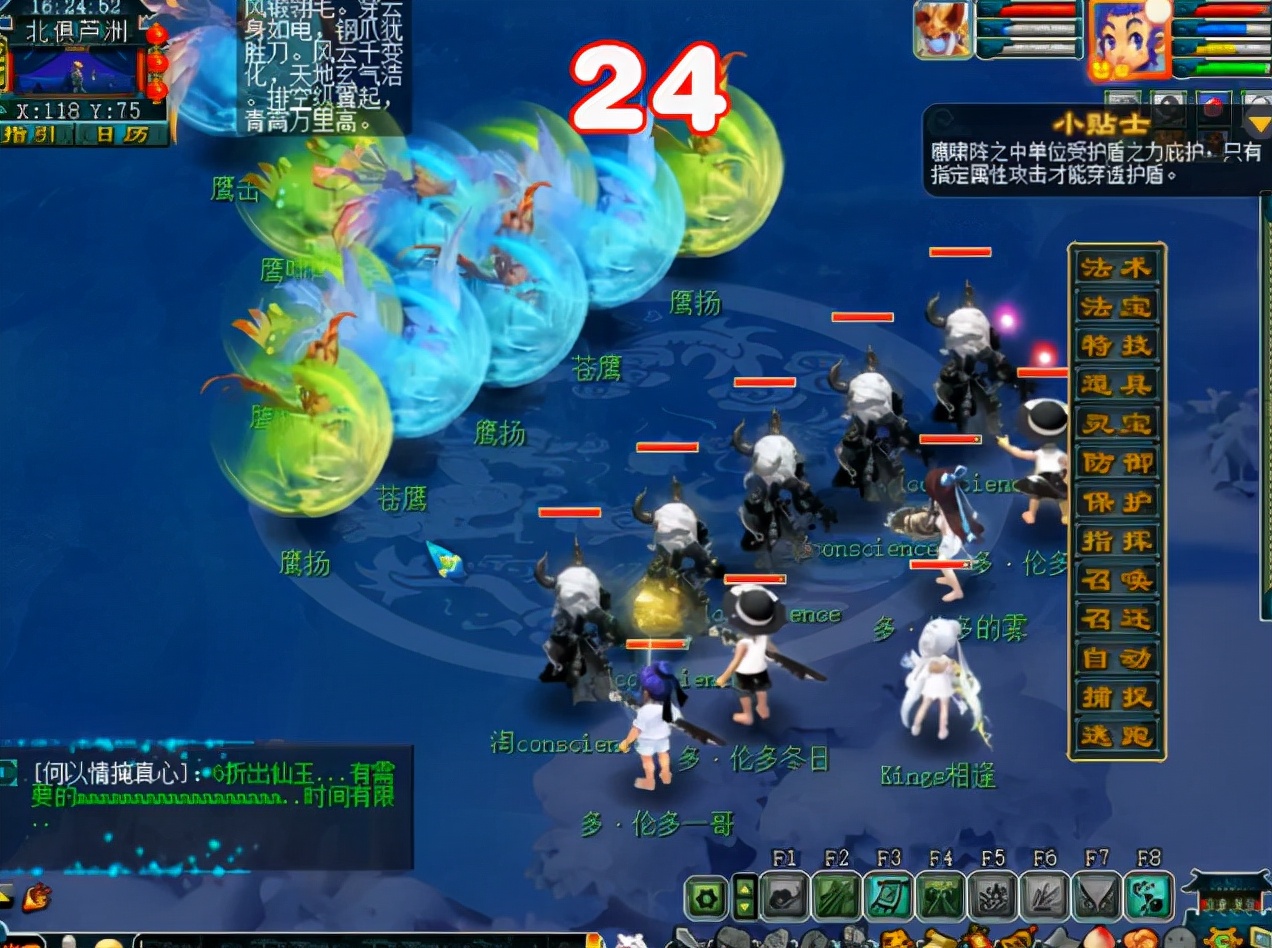This screenshot has width=1272, height=948.
Task: Click the green gear hotbar settings button
Action: [x=706, y=897]
